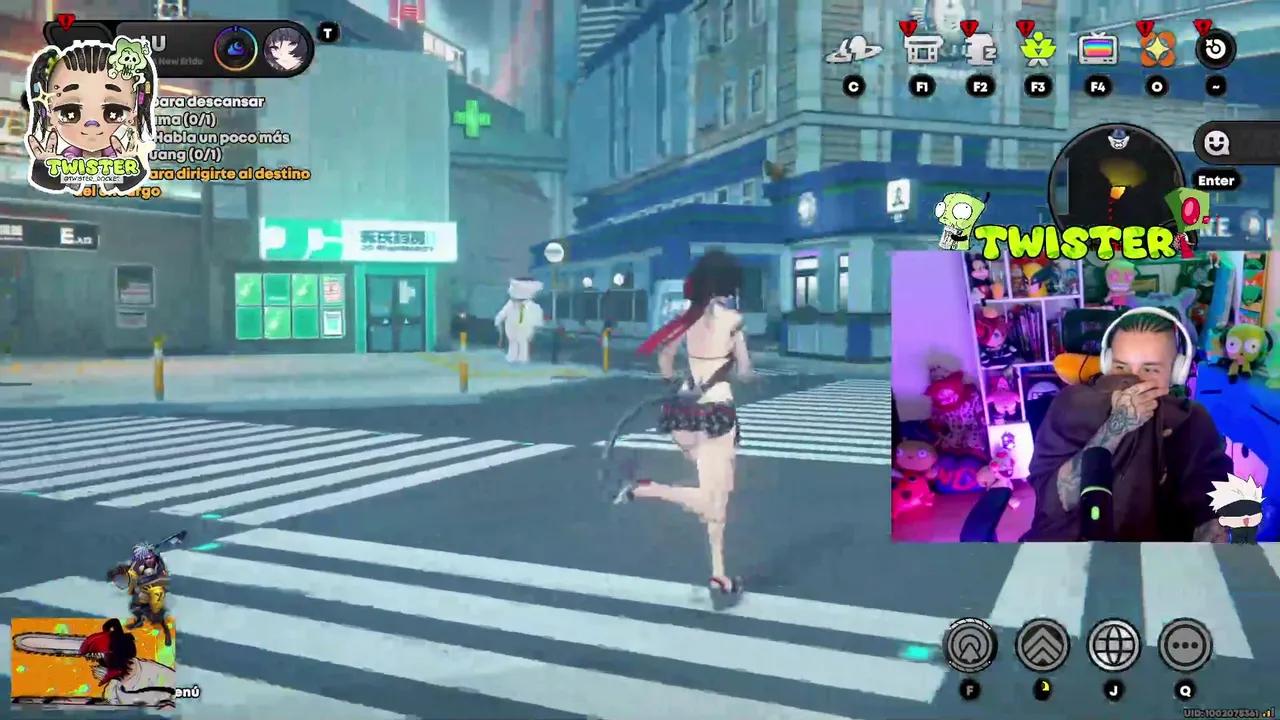The image size is (1280, 720).
Task: Open the globe icon world menu
Action: pos(1114,646)
